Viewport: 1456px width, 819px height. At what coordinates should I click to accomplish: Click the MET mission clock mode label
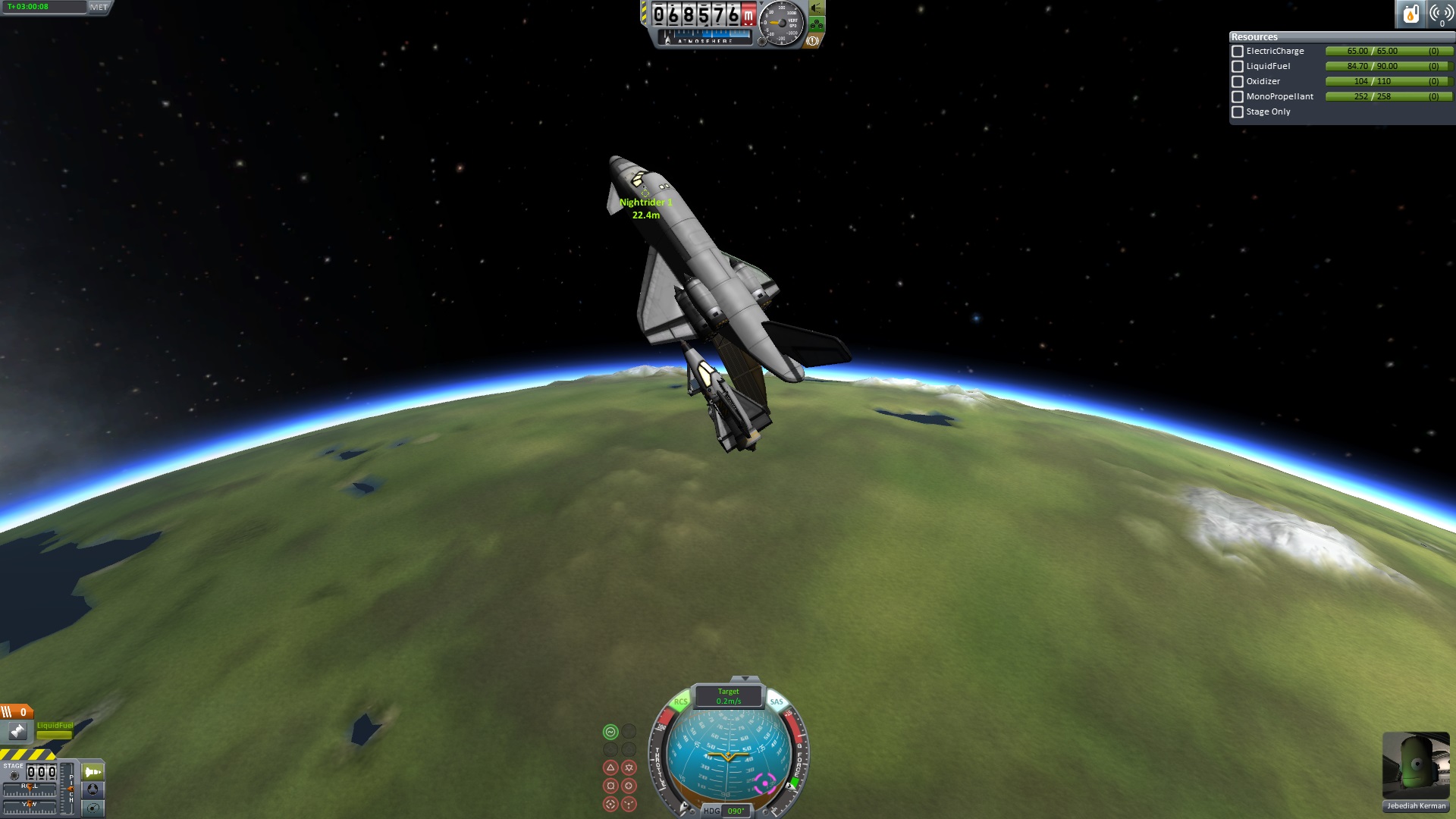pos(99,7)
